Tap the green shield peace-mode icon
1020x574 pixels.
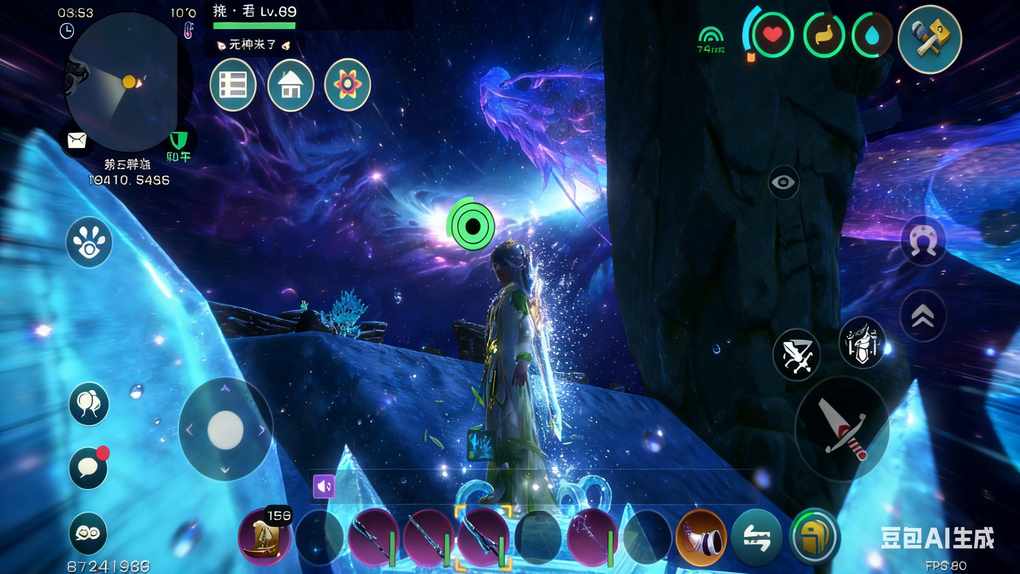pyautogui.click(x=179, y=139)
